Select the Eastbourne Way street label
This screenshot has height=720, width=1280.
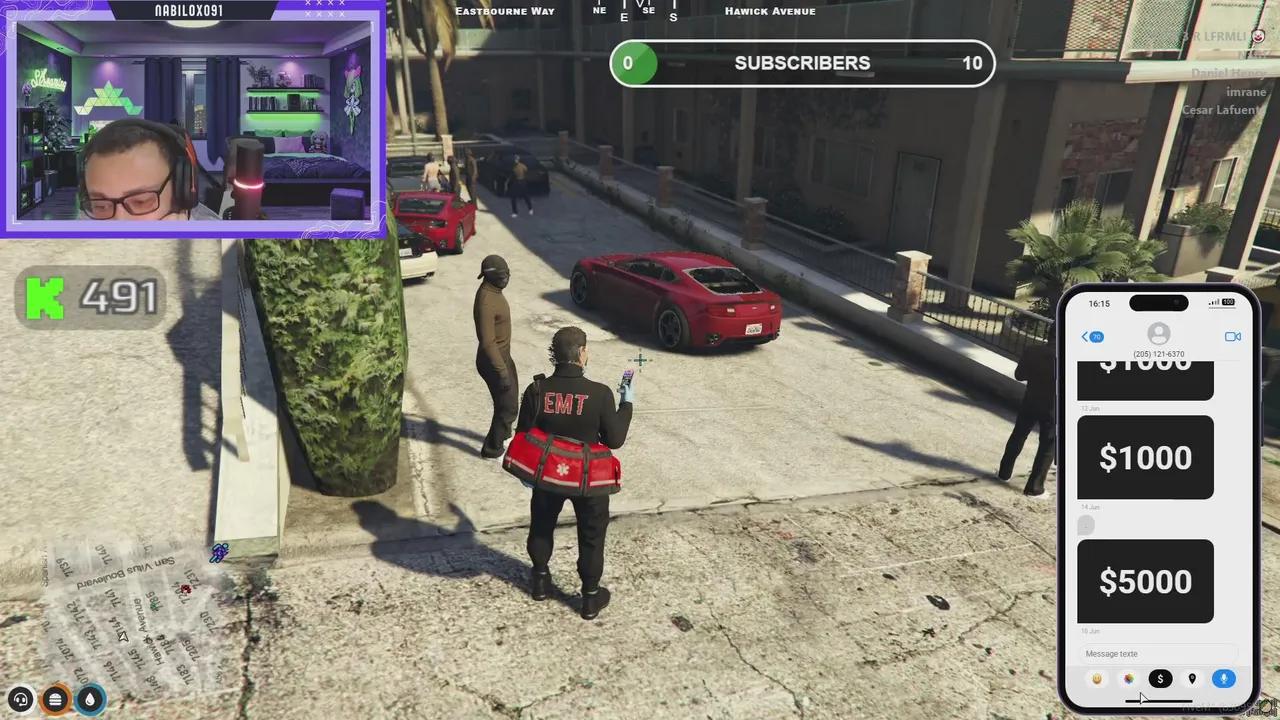pyautogui.click(x=505, y=11)
